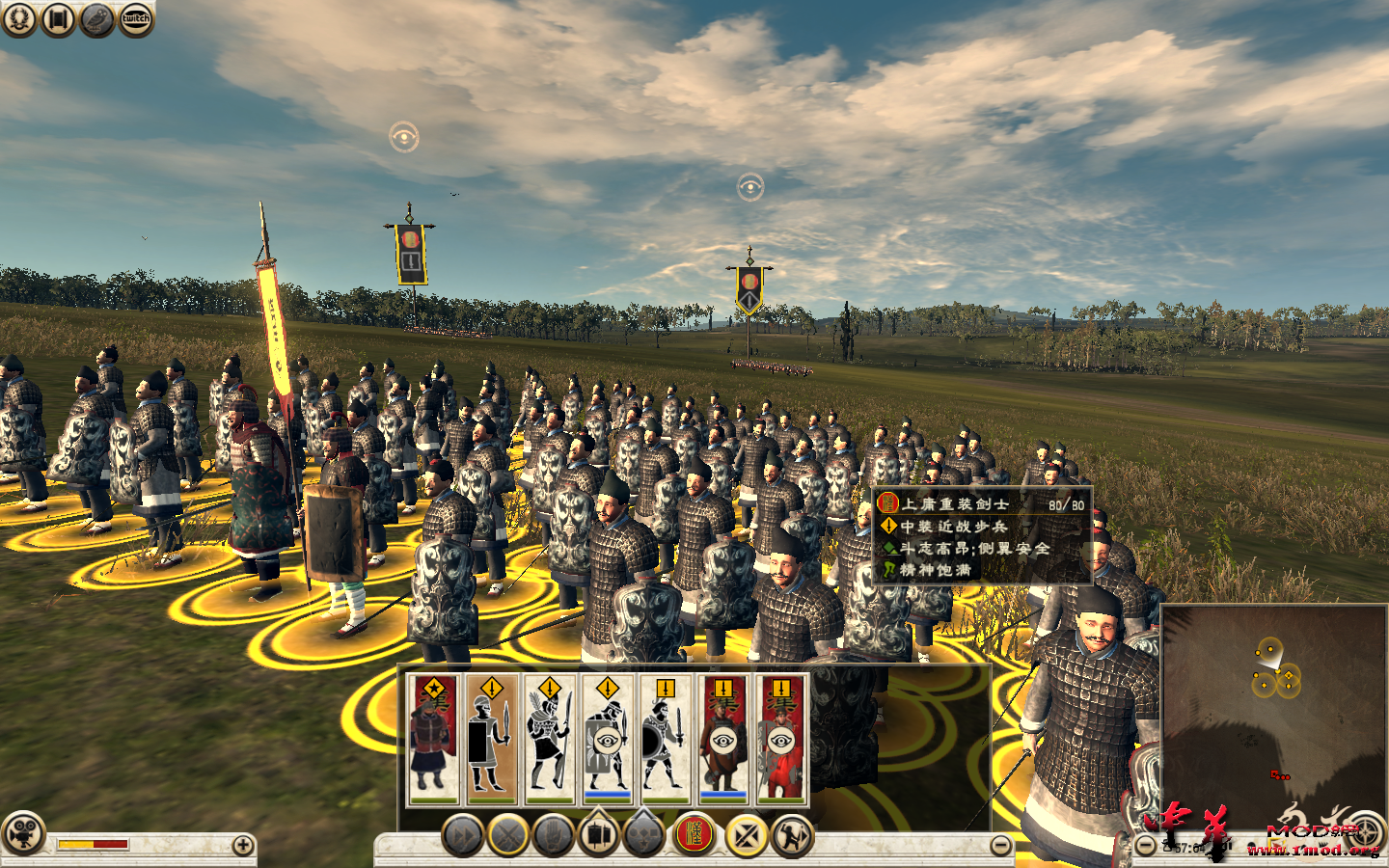Image resolution: width=1389 pixels, height=868 pixels.
Task: Toggle the crossed swords melee button
Action: pyautogui.click(x=508, y=835)
